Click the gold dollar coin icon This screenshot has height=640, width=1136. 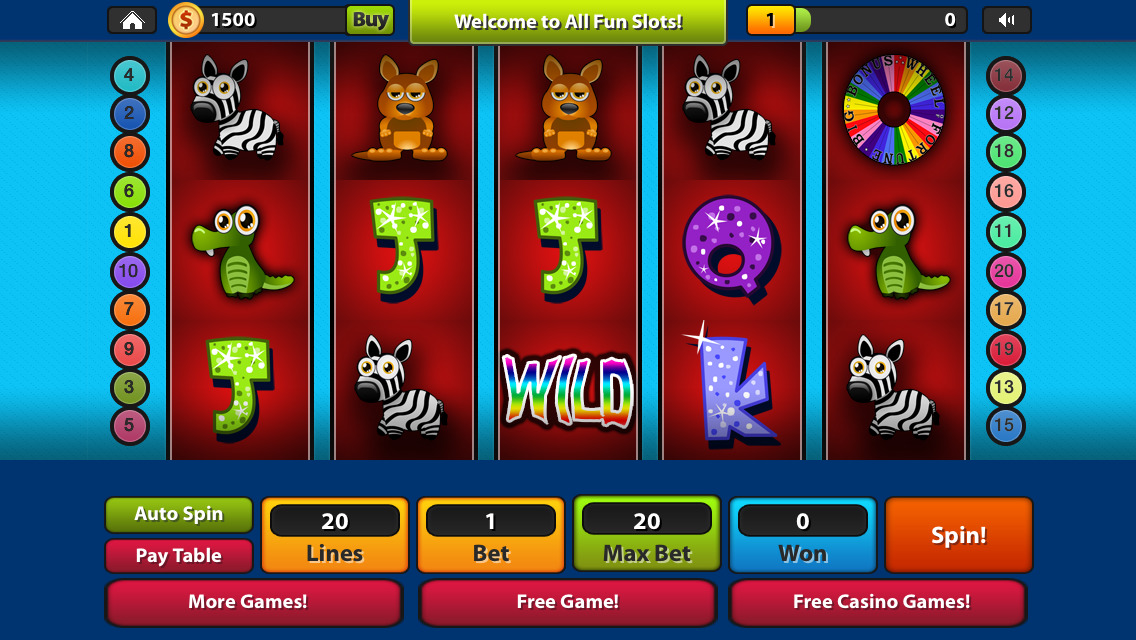pyautogui.click(x=186, y=20)
